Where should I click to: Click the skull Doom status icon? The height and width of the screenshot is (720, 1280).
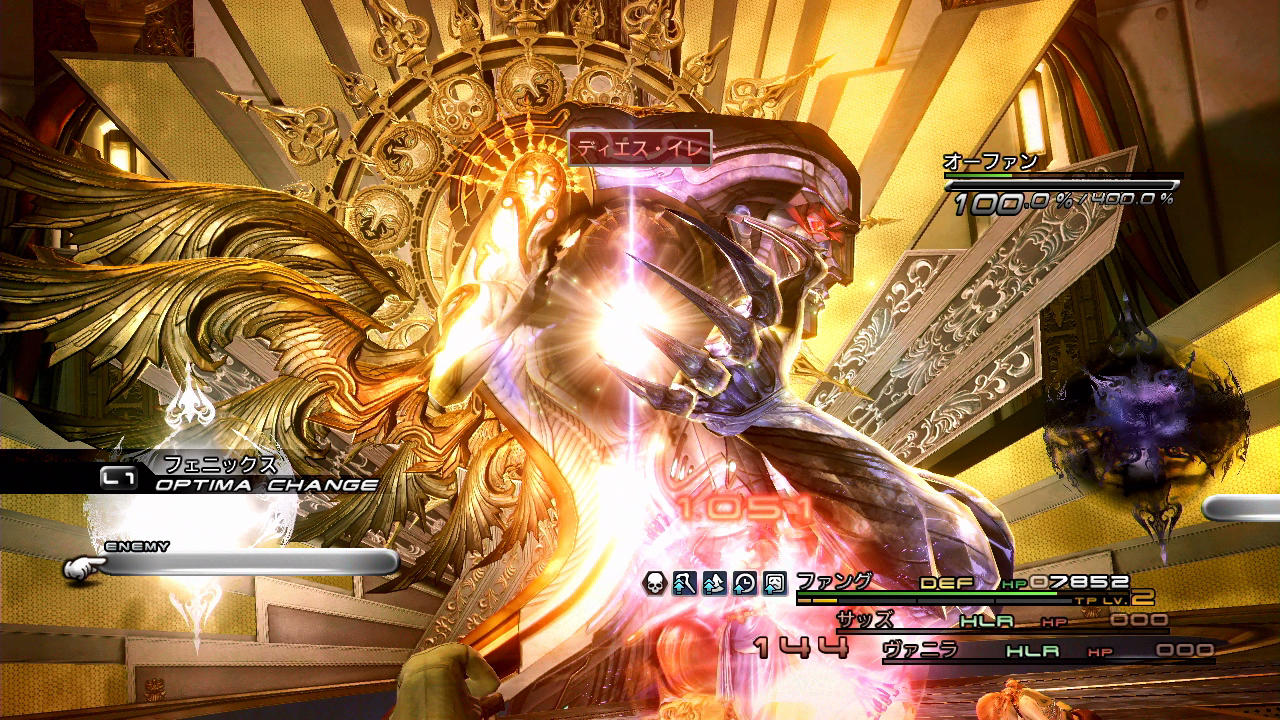654,583
